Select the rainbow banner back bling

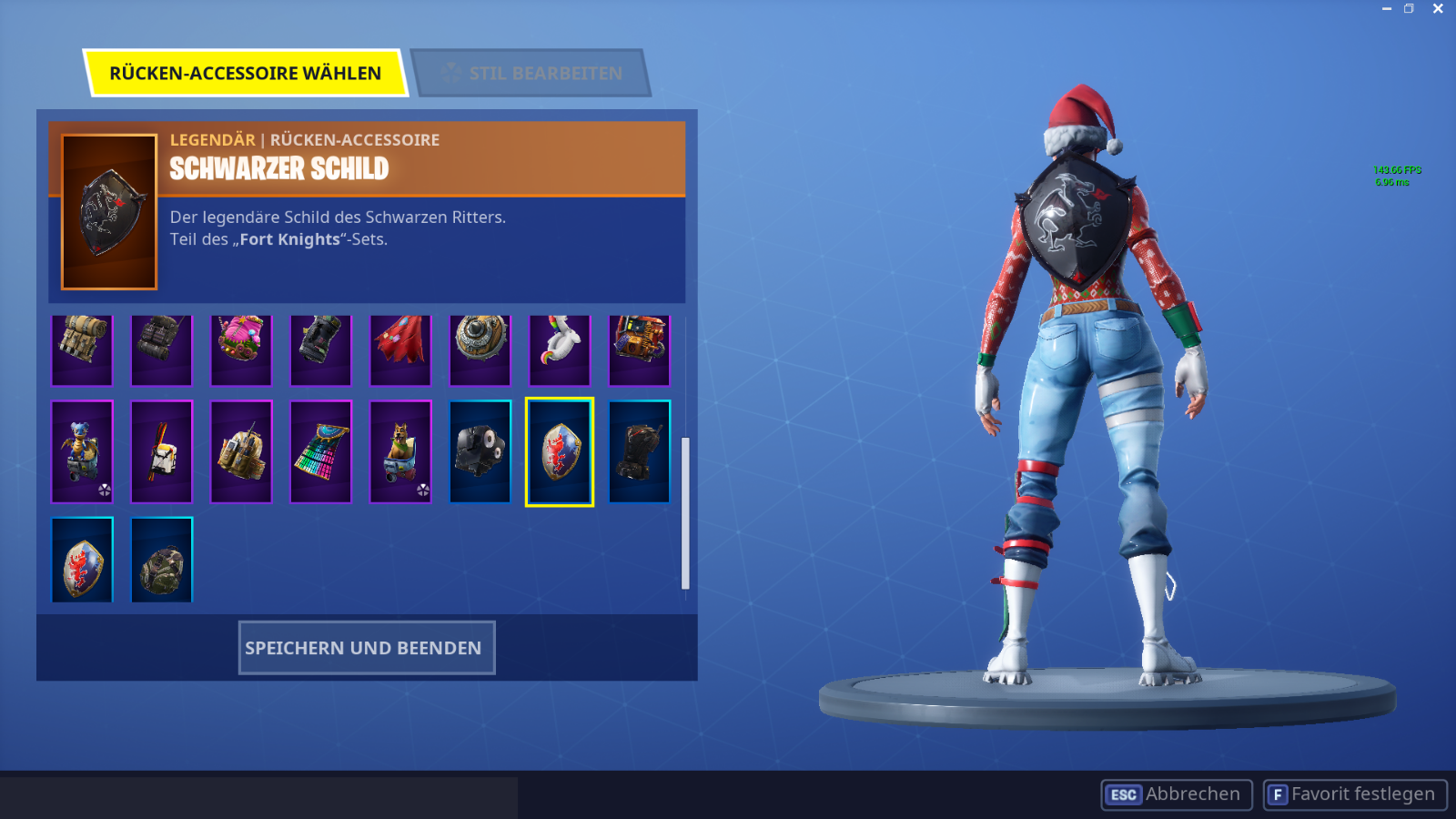320,452
